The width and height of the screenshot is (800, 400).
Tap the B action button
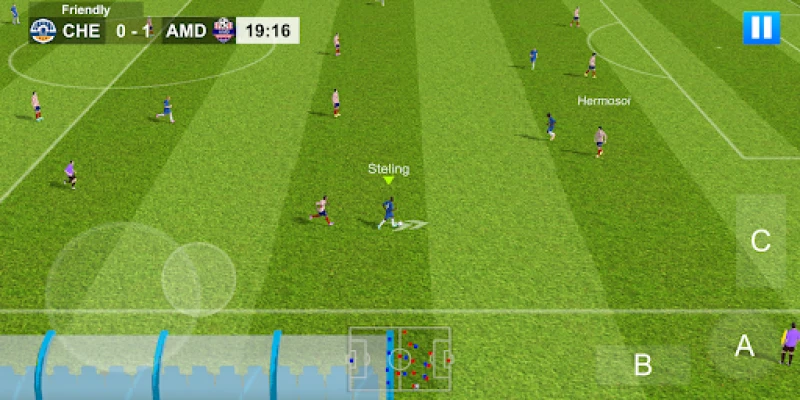click(x=643, y=365)
